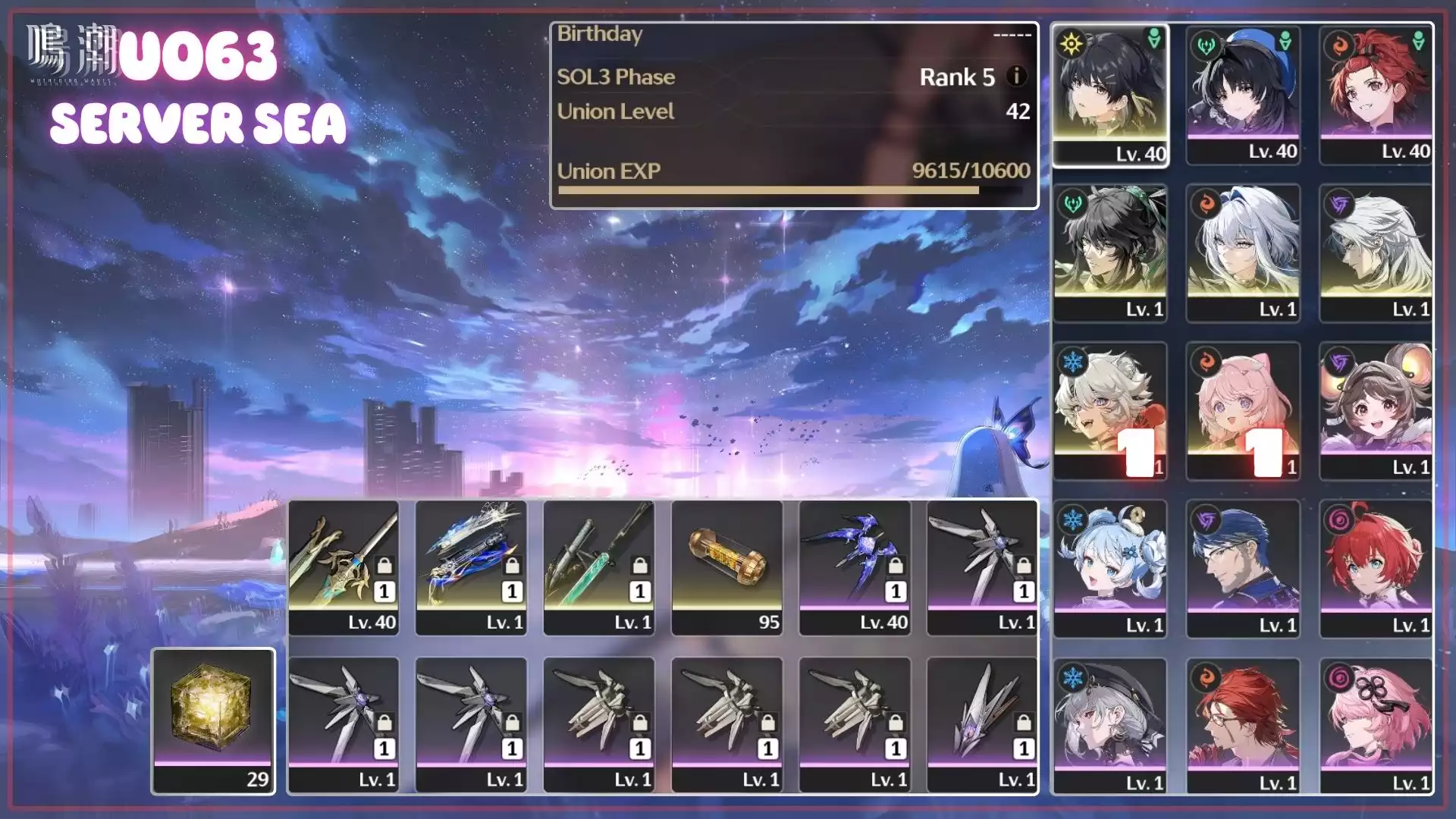Select grey-haired Sanhua's tile
The height and width of the screenshot is (819, 1456).
coord(1110,726)
